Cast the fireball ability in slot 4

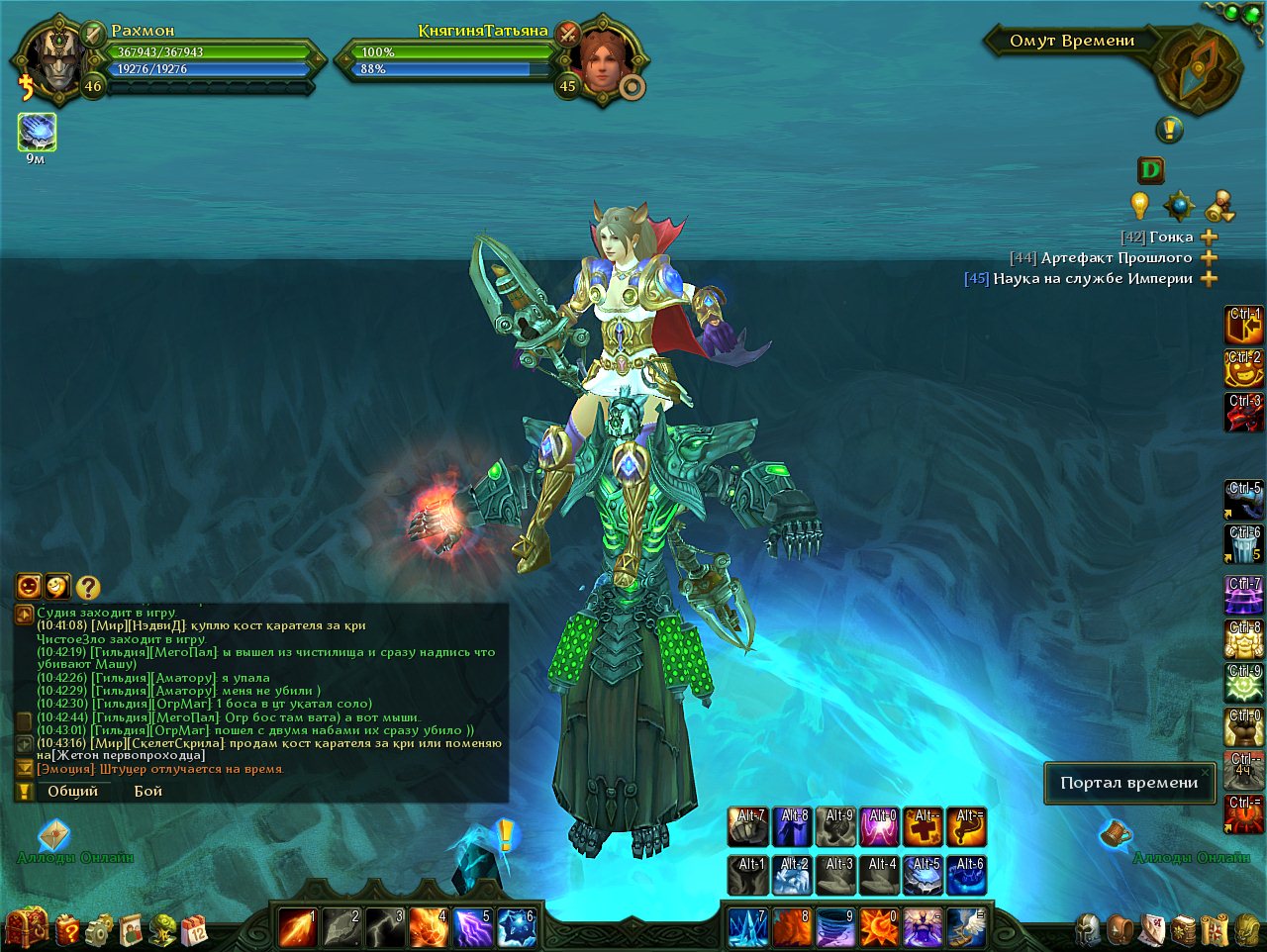(x=428, y=928)
